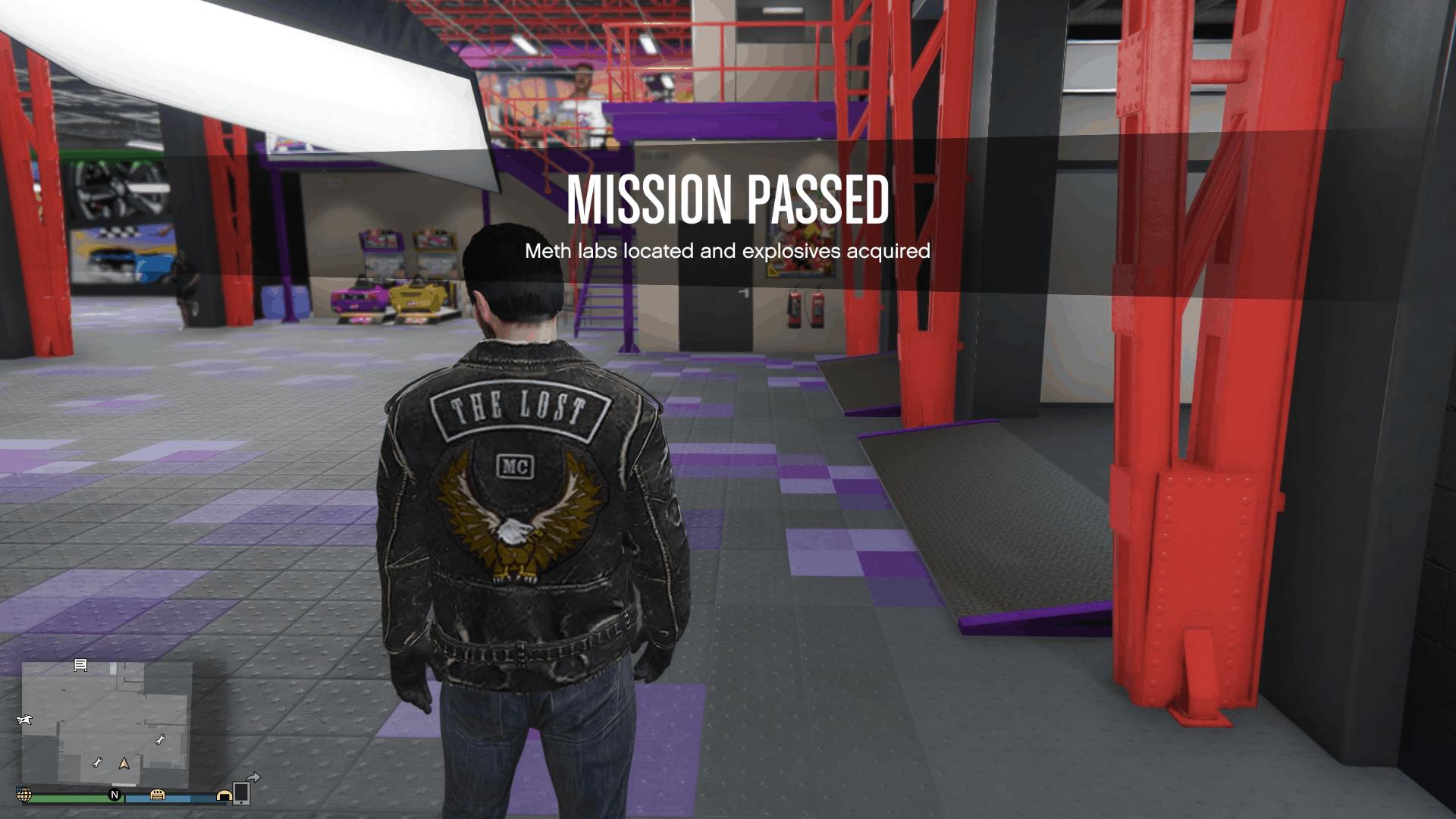Click the indoor minimap
Screen dimensions: 1456x819
(x=106, y=724)
